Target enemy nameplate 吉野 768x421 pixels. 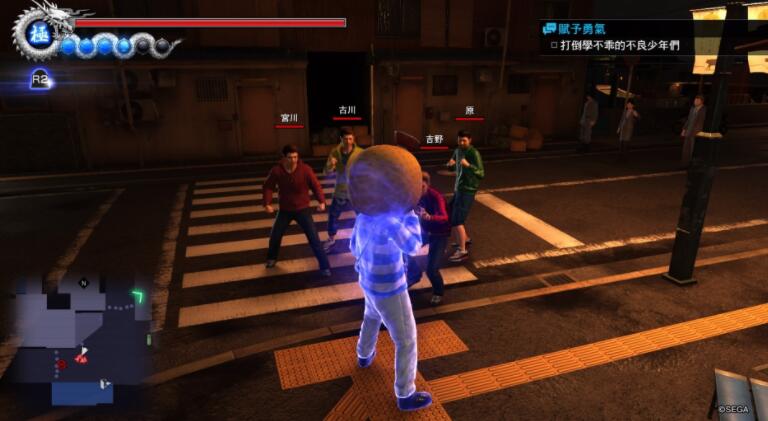pyautogui.click(x=434, y=140)
